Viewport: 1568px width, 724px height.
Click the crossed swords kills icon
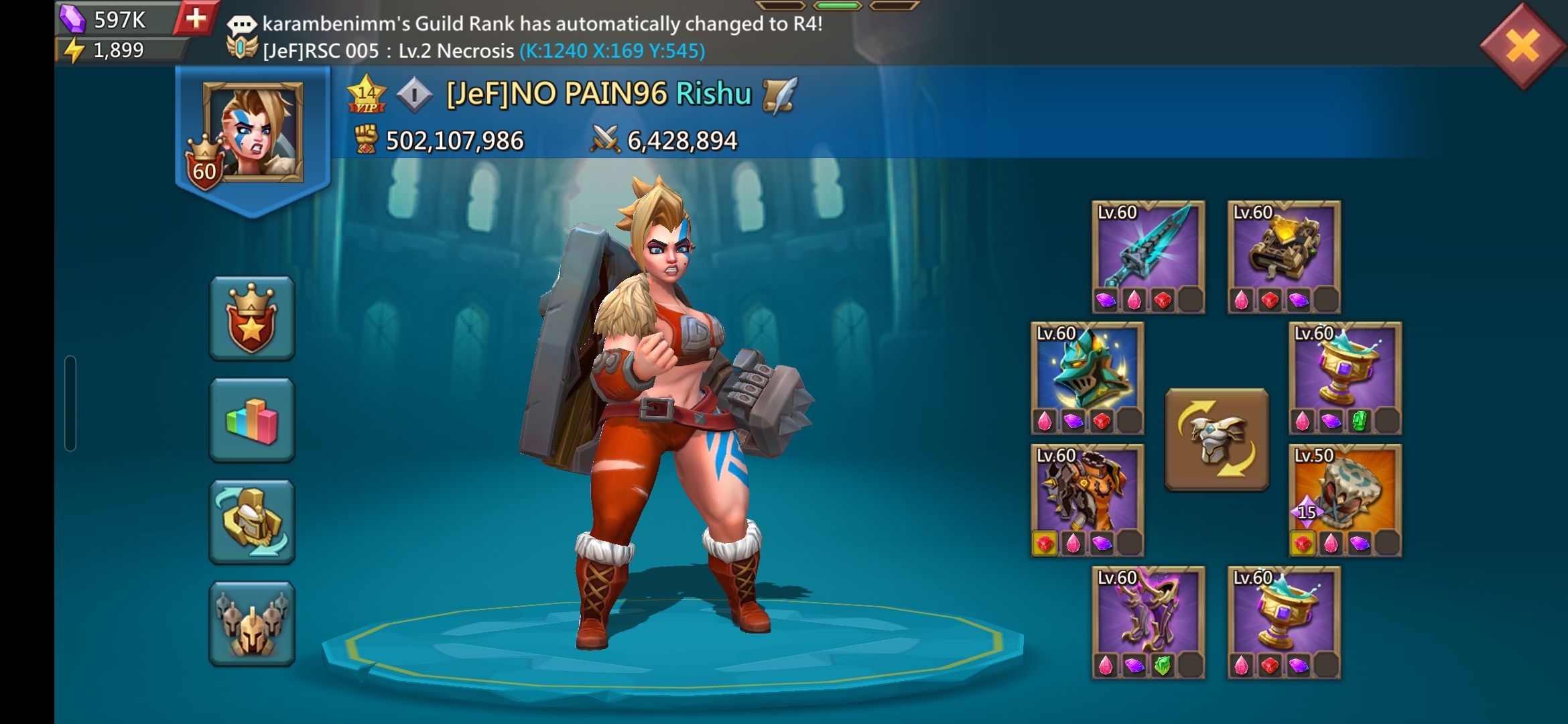click(x=604, y=139)
